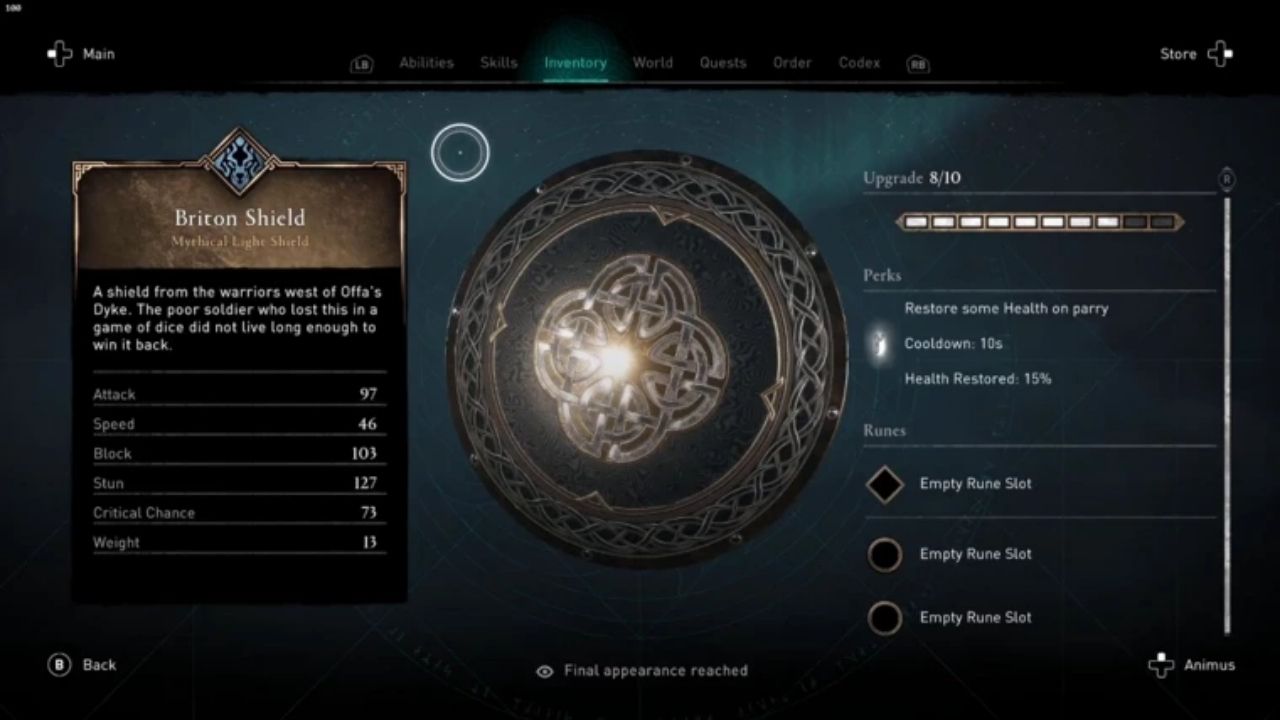Click the D-pad icon next to Store

[1219, 53]
